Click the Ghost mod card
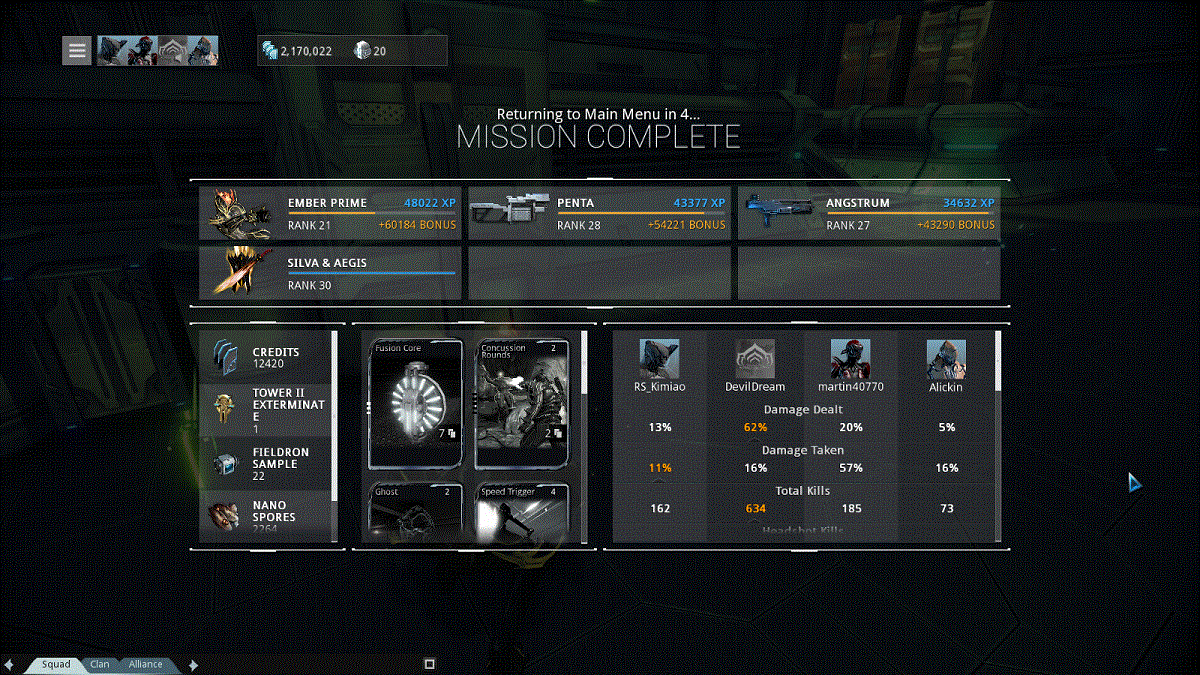This screenshot has width=1200, height=675. (415, 513)
